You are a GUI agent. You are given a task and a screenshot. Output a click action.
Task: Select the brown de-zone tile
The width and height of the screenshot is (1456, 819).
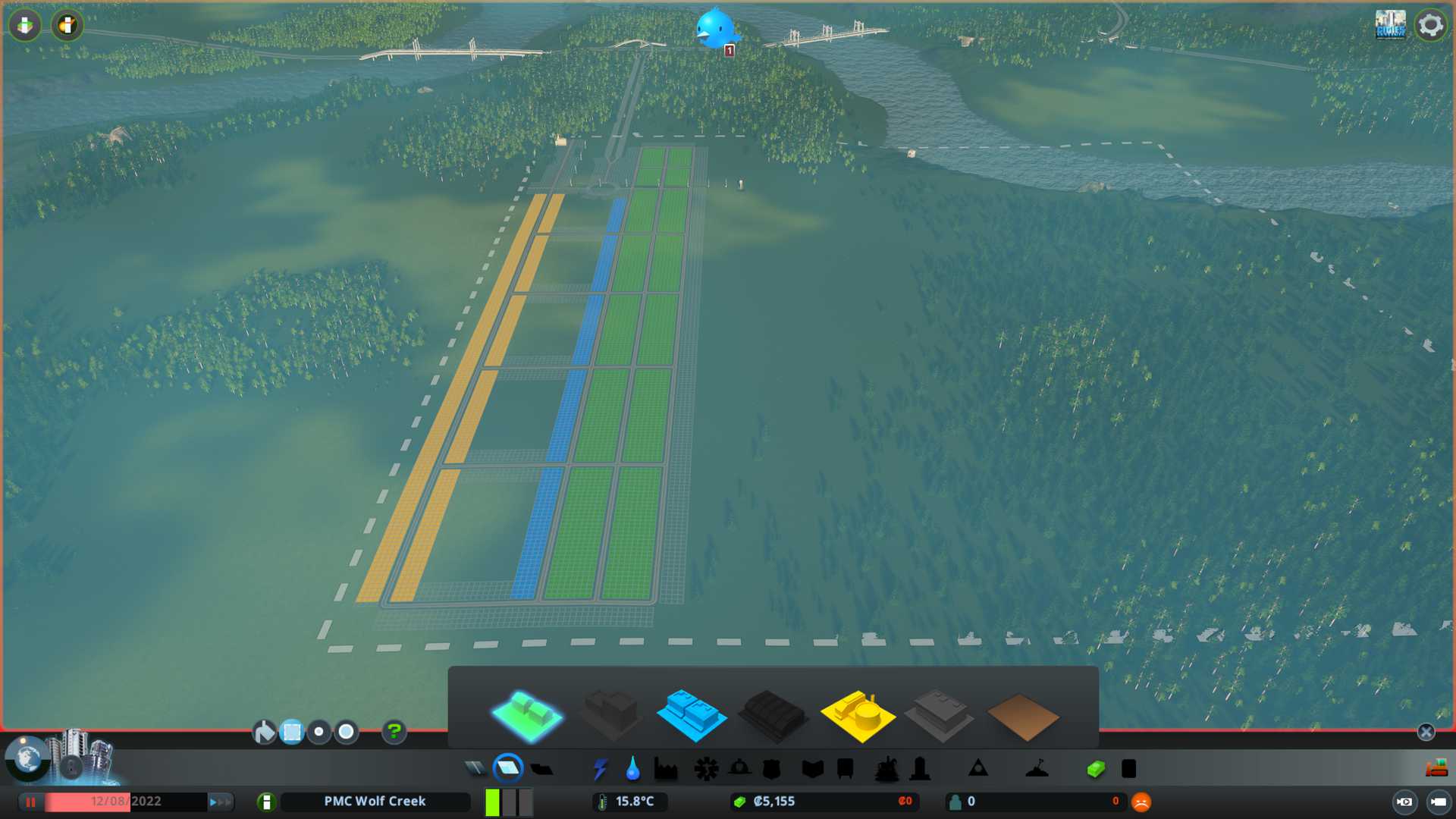click(x=1022, y=717)
